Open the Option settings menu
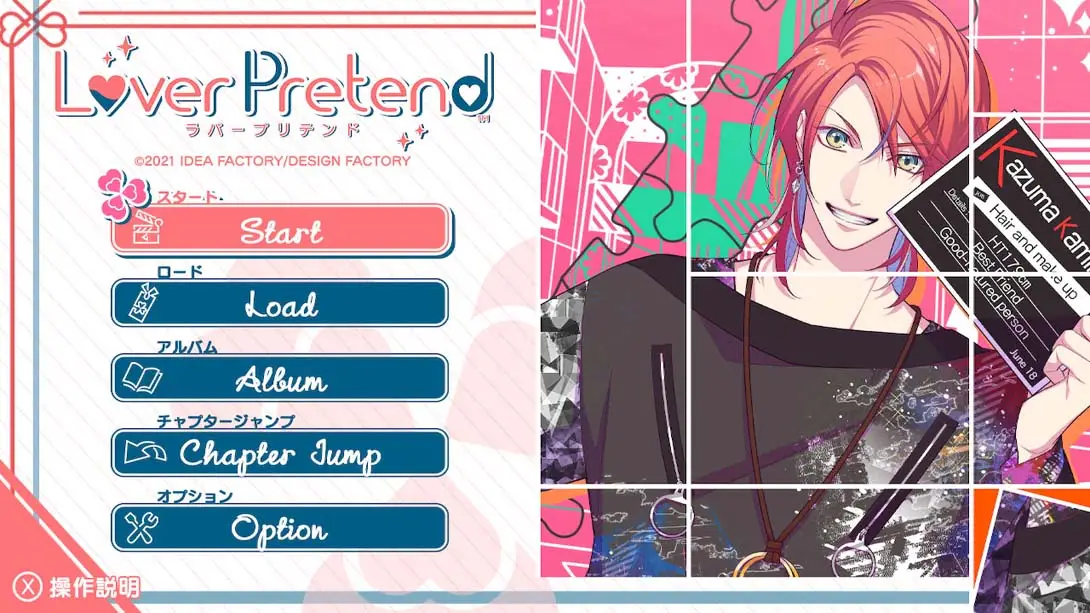 pos(280,528)
